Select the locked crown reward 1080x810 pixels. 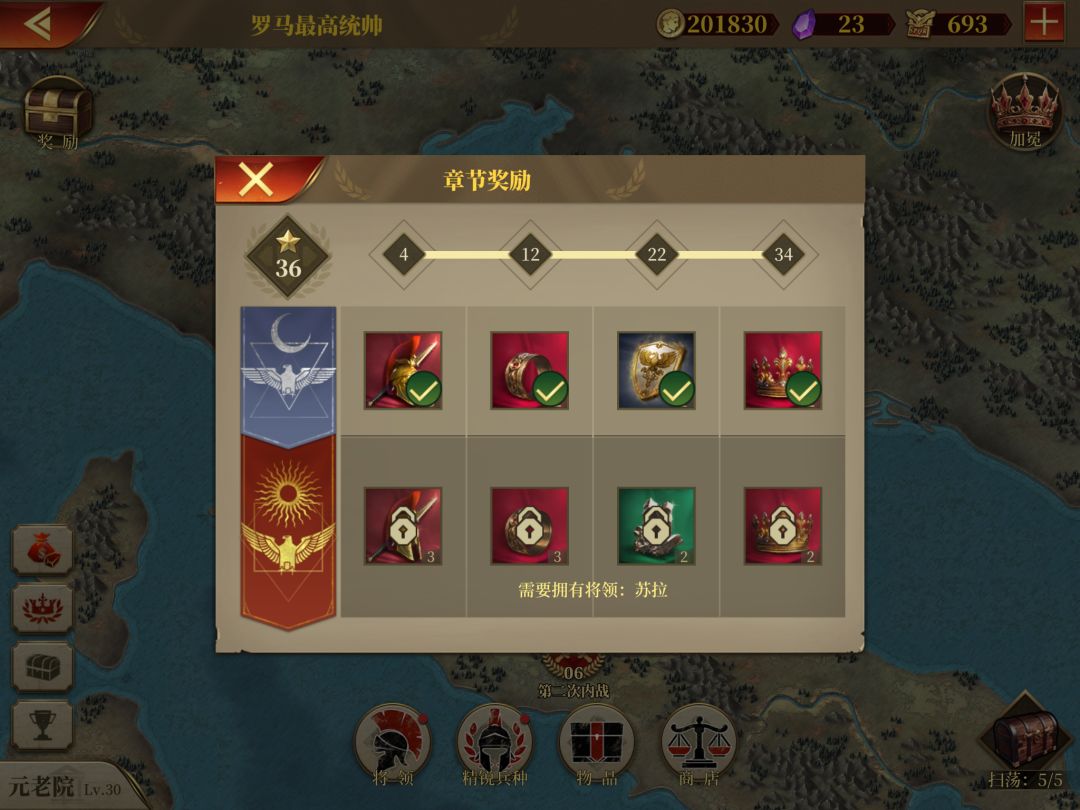coord(783,526)
